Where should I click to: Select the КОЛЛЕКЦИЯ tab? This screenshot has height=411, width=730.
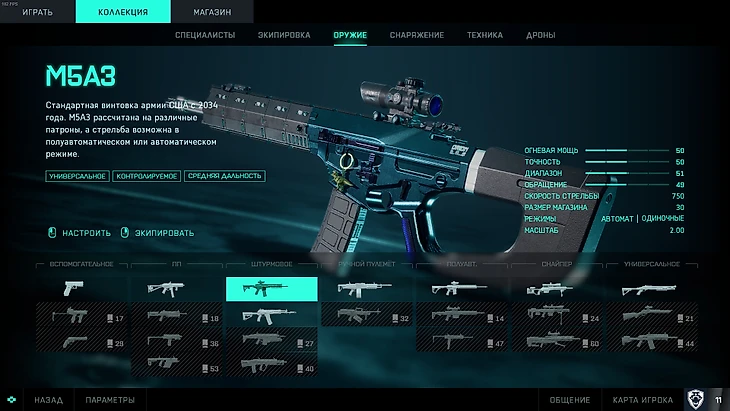click(124, 12)
